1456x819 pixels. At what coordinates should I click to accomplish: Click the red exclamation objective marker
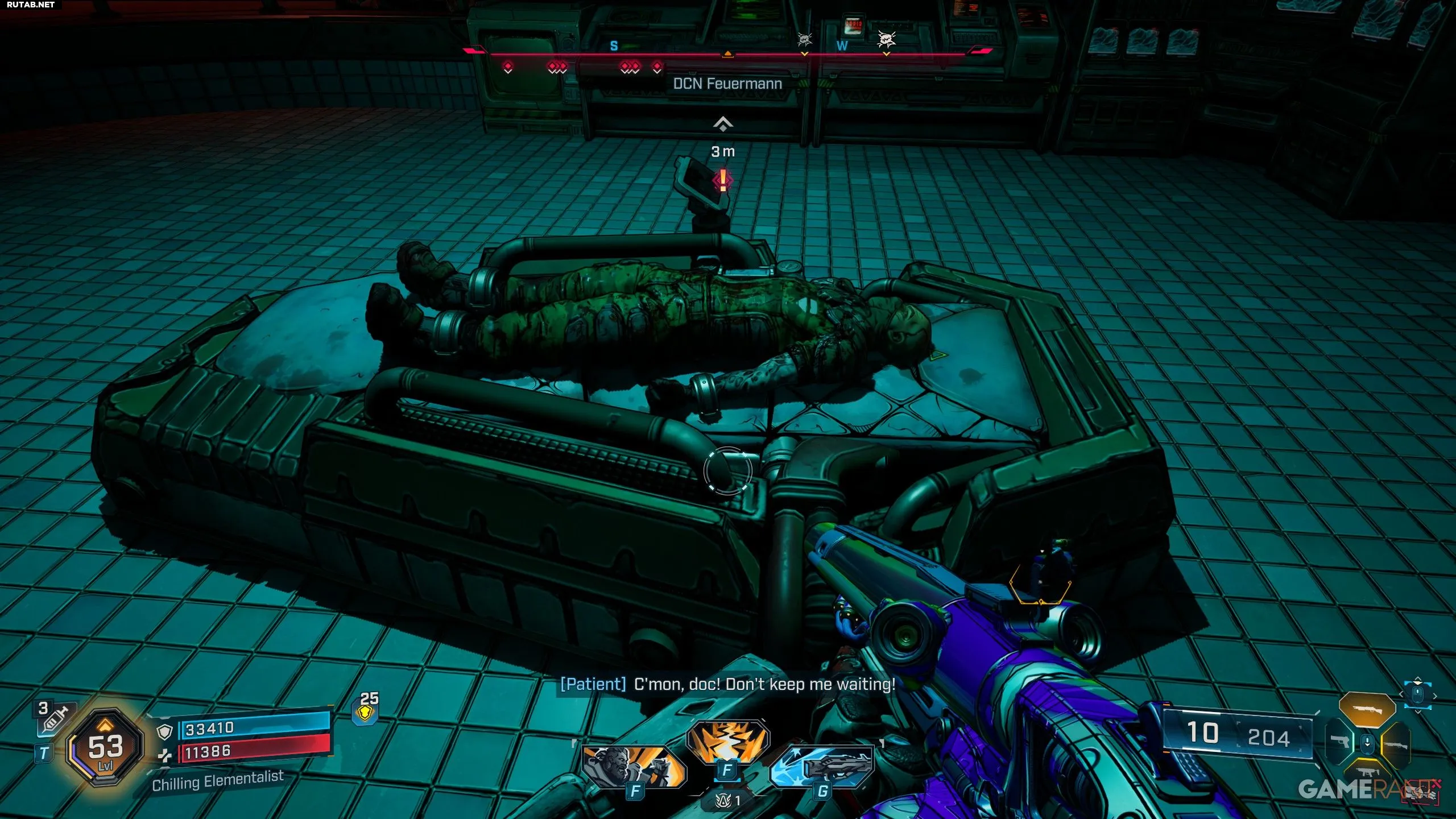pos(723,180)
